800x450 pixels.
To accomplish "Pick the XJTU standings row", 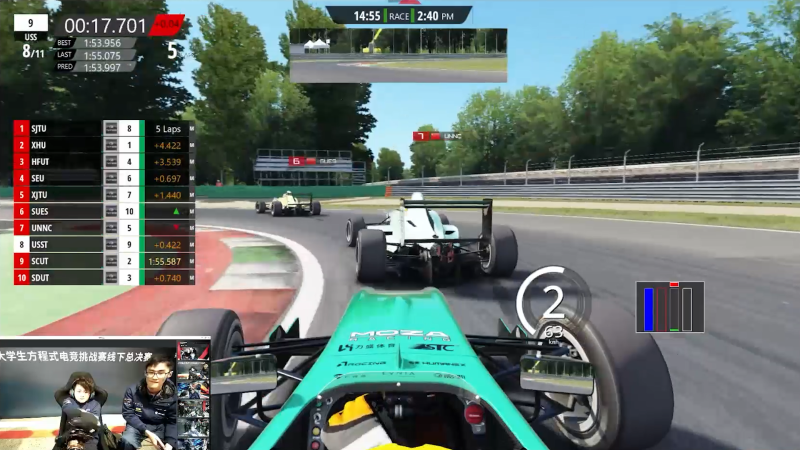I will tap(60, 194).
